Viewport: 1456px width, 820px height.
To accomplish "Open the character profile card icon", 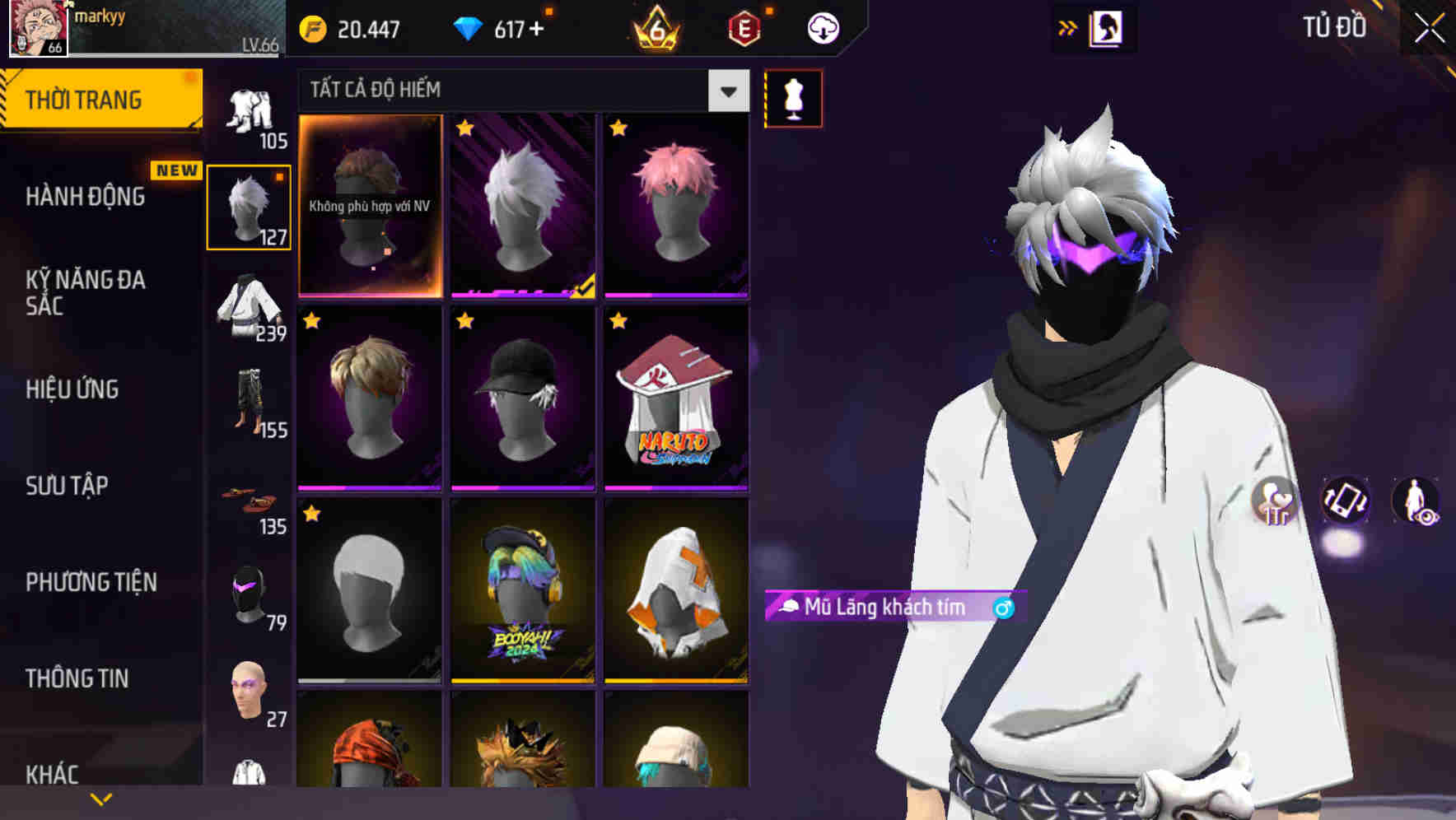I will coord(1108,27).
